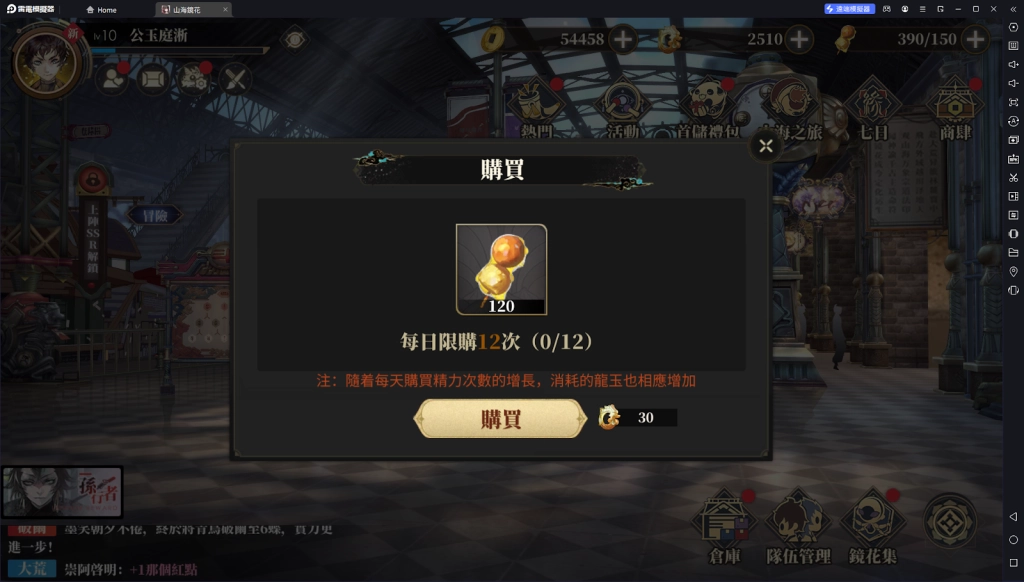The width and height of the screenshot is (1024, 582).
Task: Add stamina using the plus button
Action: [x=974, y=40]
